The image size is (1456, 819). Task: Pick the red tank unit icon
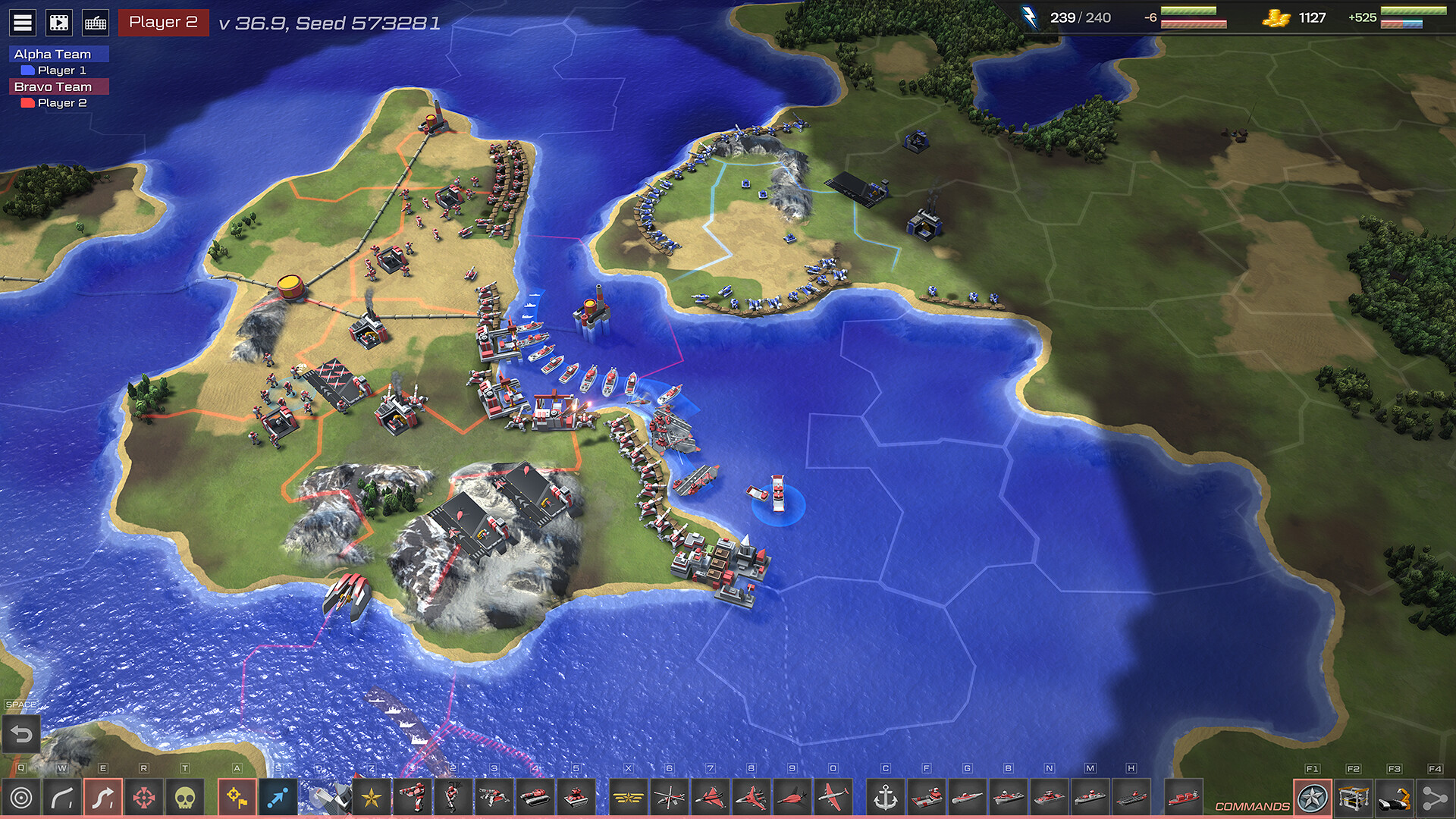coord(535,798)
